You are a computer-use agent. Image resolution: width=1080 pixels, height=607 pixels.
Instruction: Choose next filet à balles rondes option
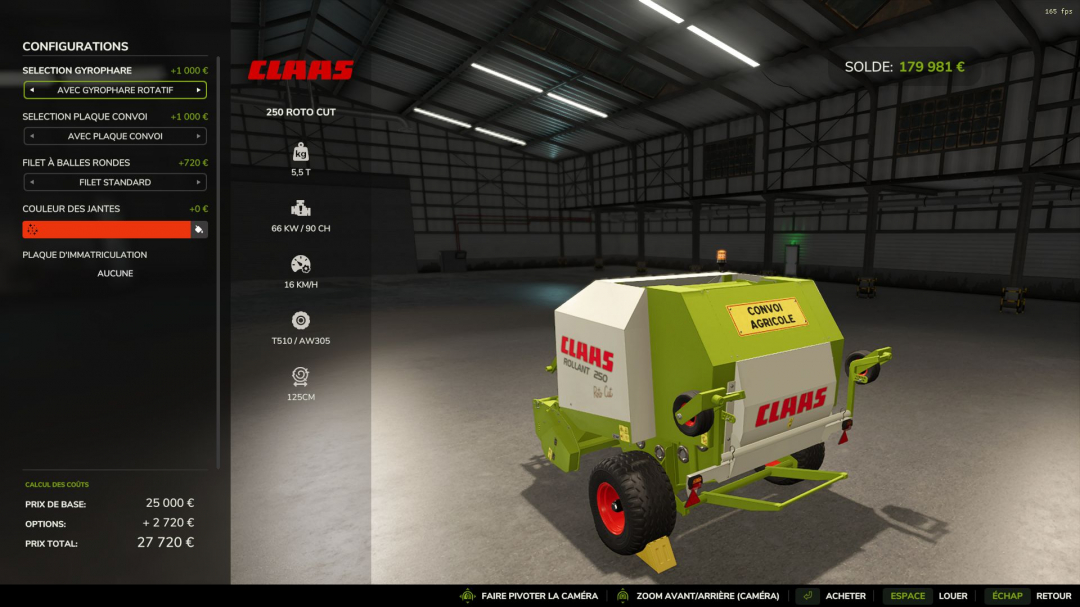199,182
